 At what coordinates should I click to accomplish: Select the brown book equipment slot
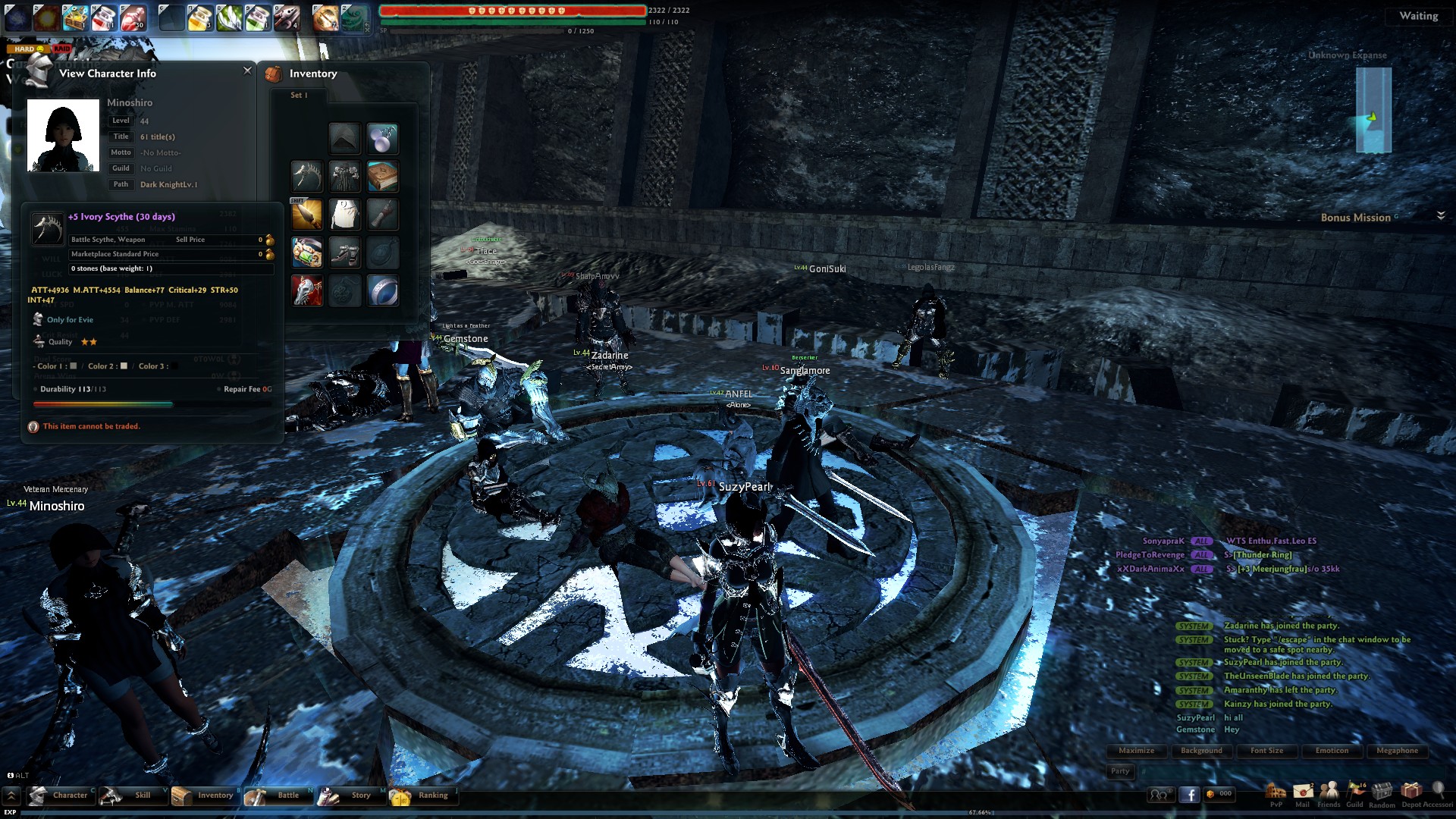[x=382, y=177]
